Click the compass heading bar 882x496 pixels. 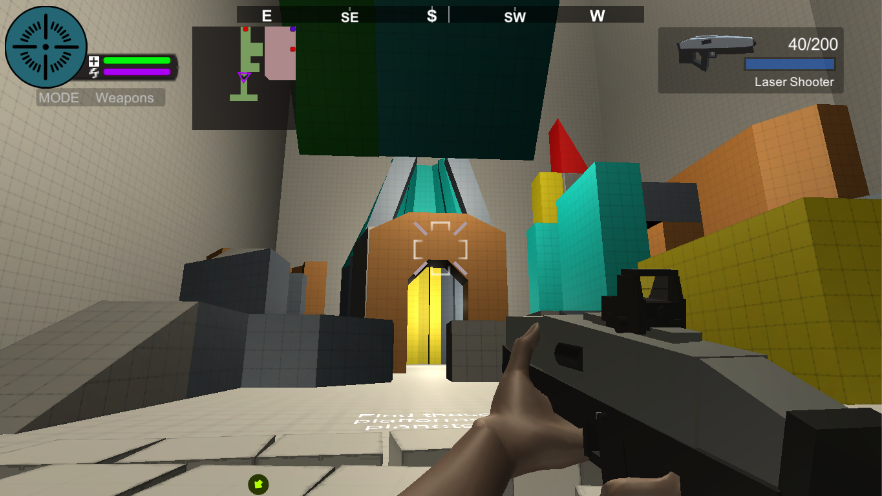tap(440, 15)
